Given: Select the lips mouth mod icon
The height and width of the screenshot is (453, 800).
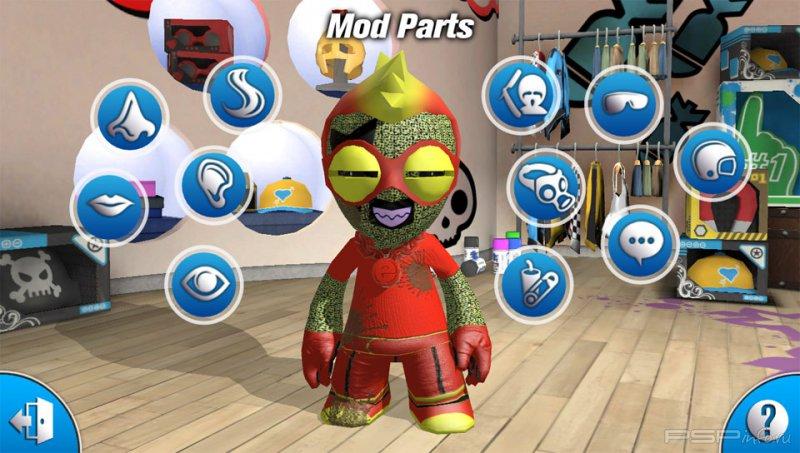Looking at the screenshot, I should point(108,206).
